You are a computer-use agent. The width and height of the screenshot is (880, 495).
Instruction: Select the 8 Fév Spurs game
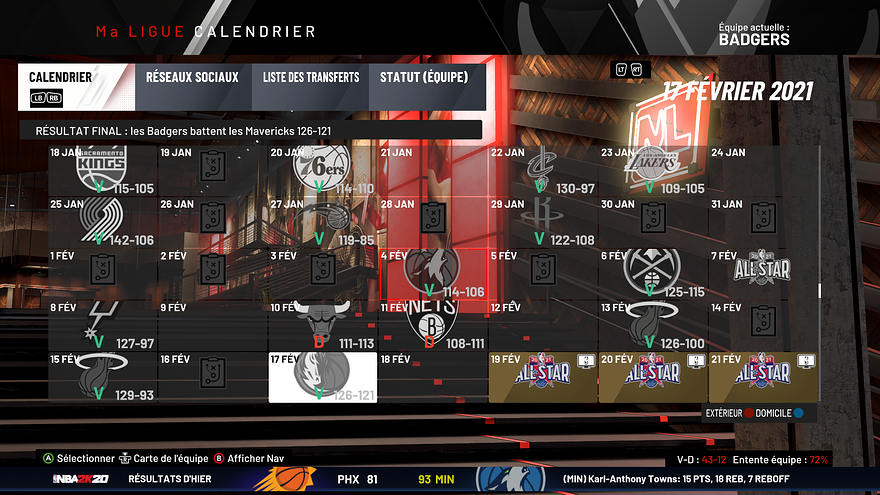tap(103, 326)
